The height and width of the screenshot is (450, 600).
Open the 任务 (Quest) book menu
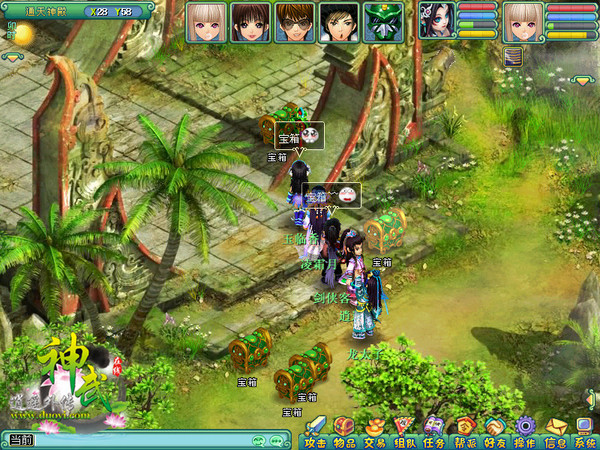tap(434, 431)
